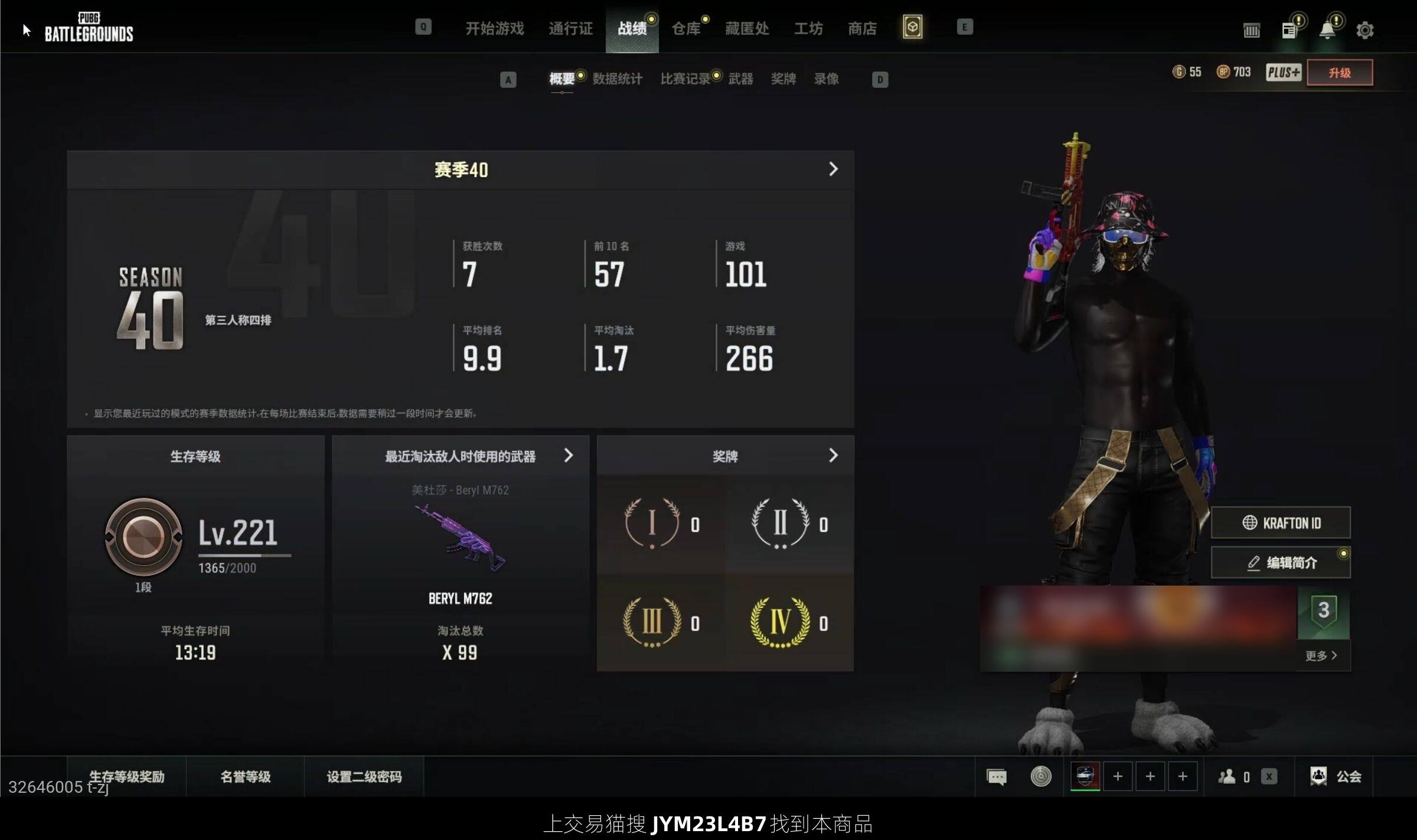The height and width of the screenshot is (840, 1417).
Task: Check notifications via the bell icon
Action: [x=1327, y=30]
